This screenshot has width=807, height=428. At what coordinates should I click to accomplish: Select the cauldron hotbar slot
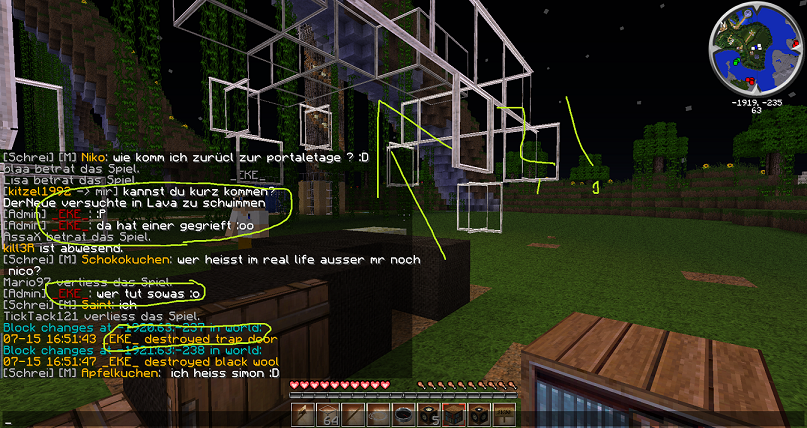[403, 413]
